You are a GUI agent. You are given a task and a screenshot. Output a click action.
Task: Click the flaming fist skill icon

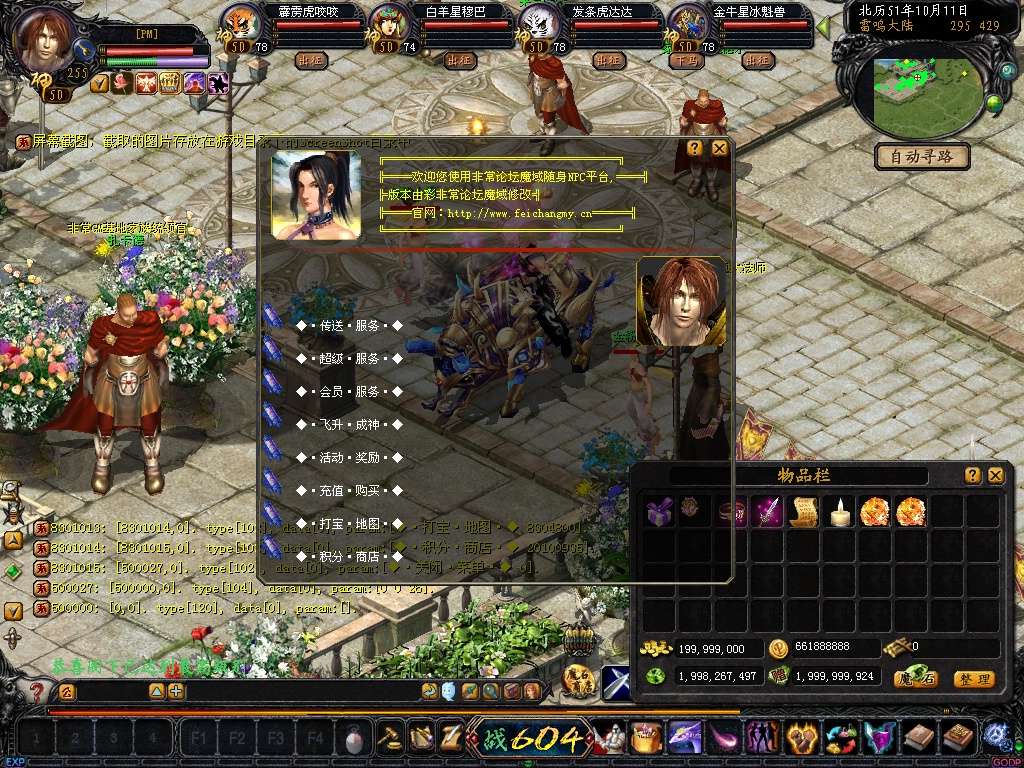pyautogui.click(x=800, y=738)
